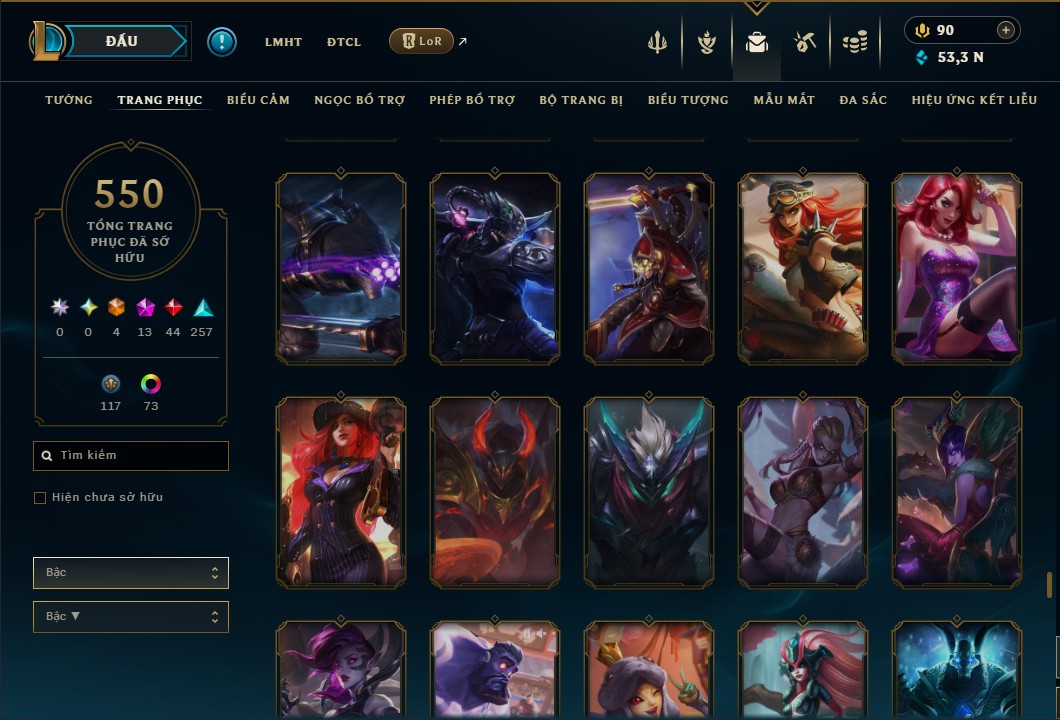
Task: Open the BIỂU CẢM tab
Action: point(258,100)
